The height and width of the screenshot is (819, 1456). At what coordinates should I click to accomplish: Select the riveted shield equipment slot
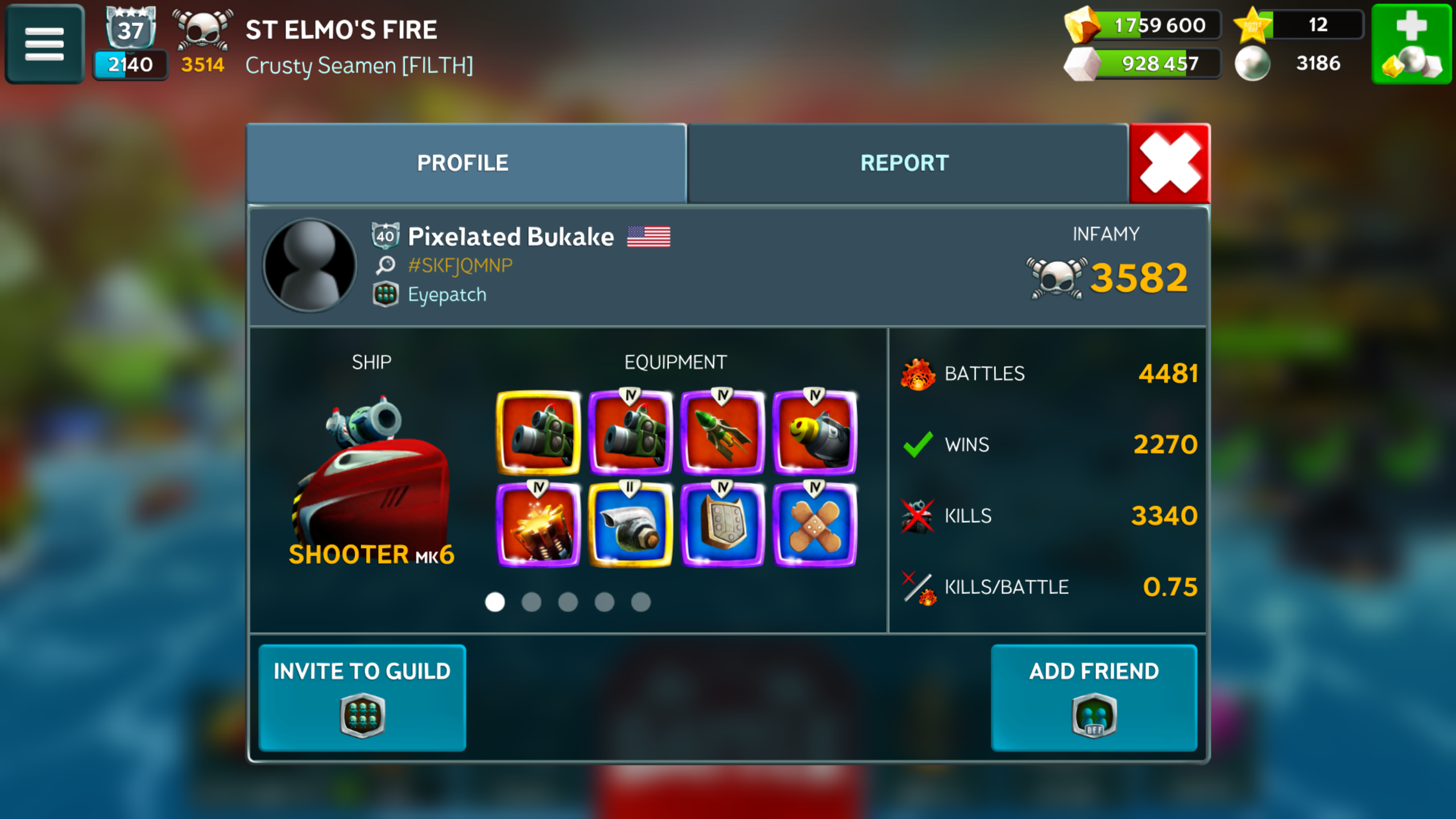pyautogui.click(x=722, y=525)
